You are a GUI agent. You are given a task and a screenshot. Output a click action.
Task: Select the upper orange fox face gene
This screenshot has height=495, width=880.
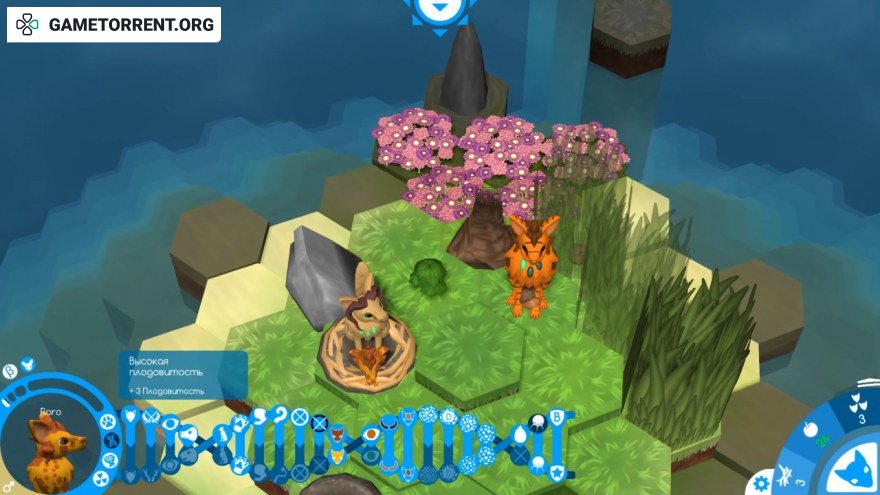(337, 435)
